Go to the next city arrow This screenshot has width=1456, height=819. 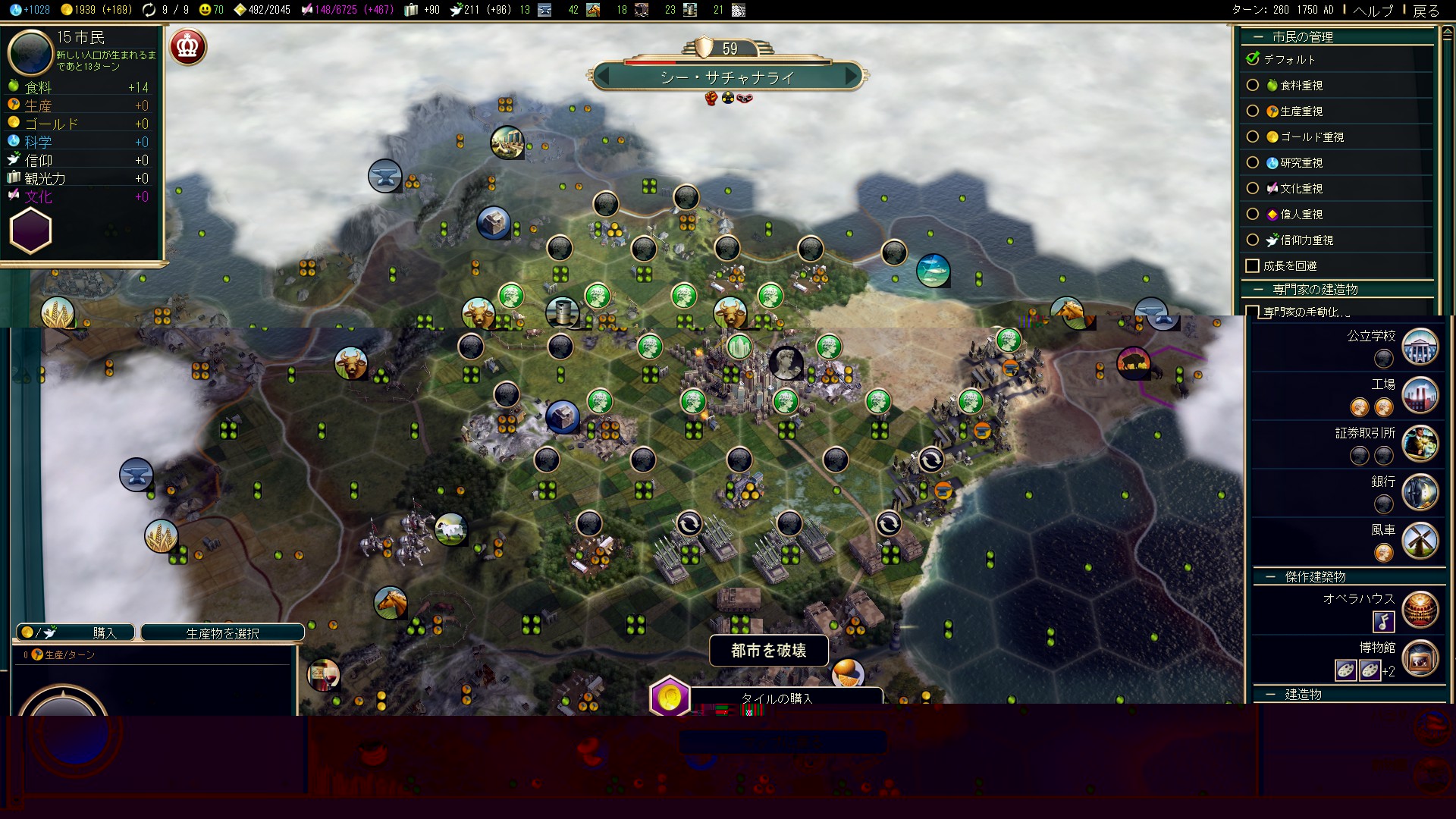pos(852,76)
